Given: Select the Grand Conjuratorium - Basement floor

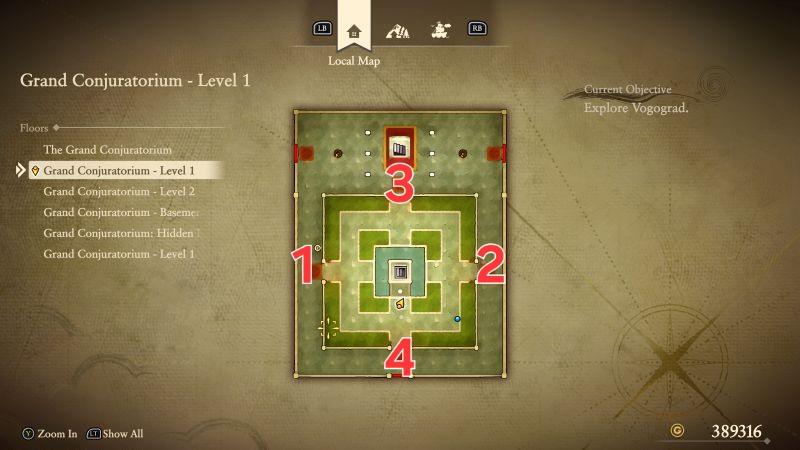Looking at the screenshot, I should pos(122,212).
